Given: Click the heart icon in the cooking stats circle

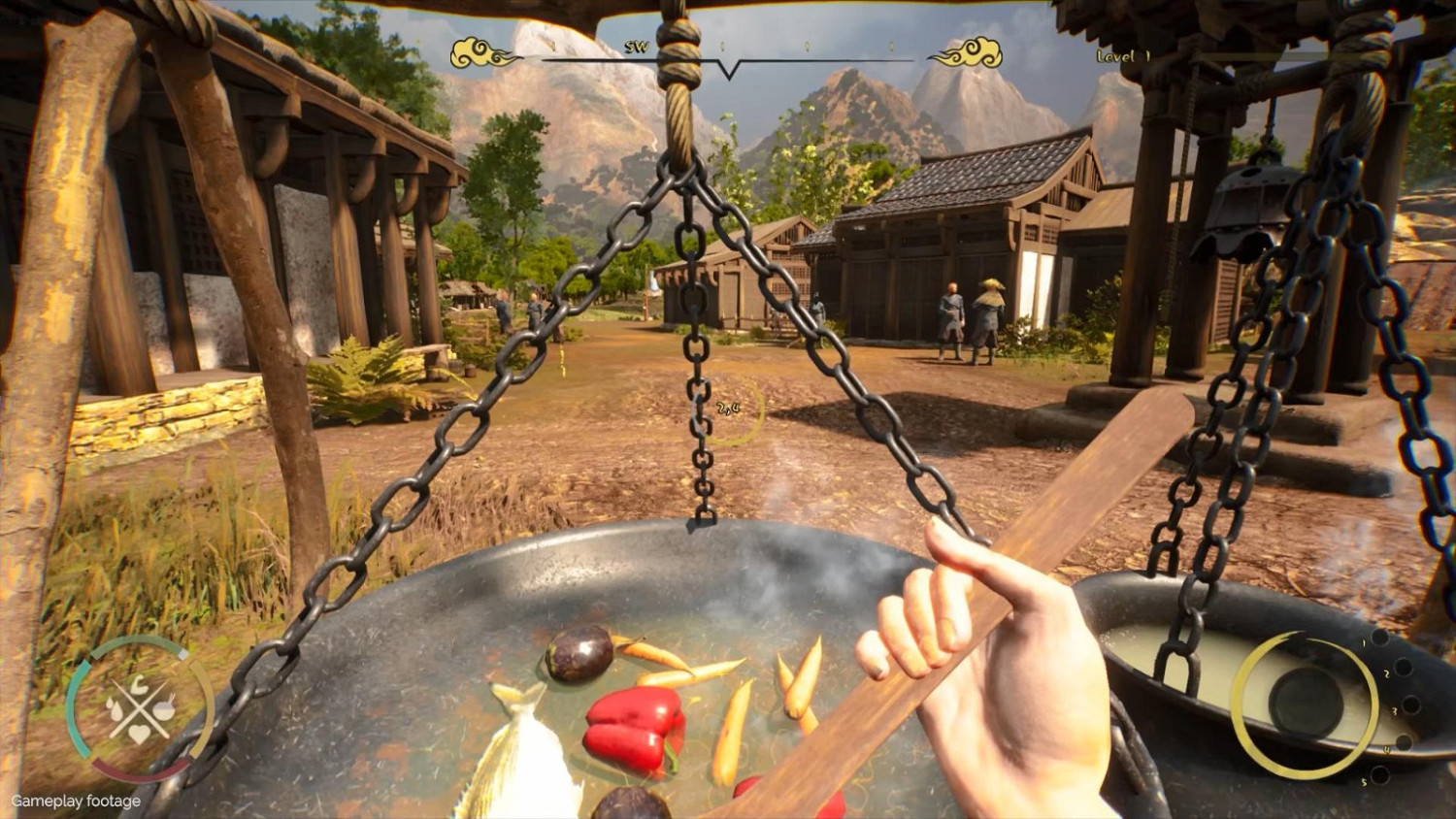Looking at the screenshot, I should click(141, 733).
